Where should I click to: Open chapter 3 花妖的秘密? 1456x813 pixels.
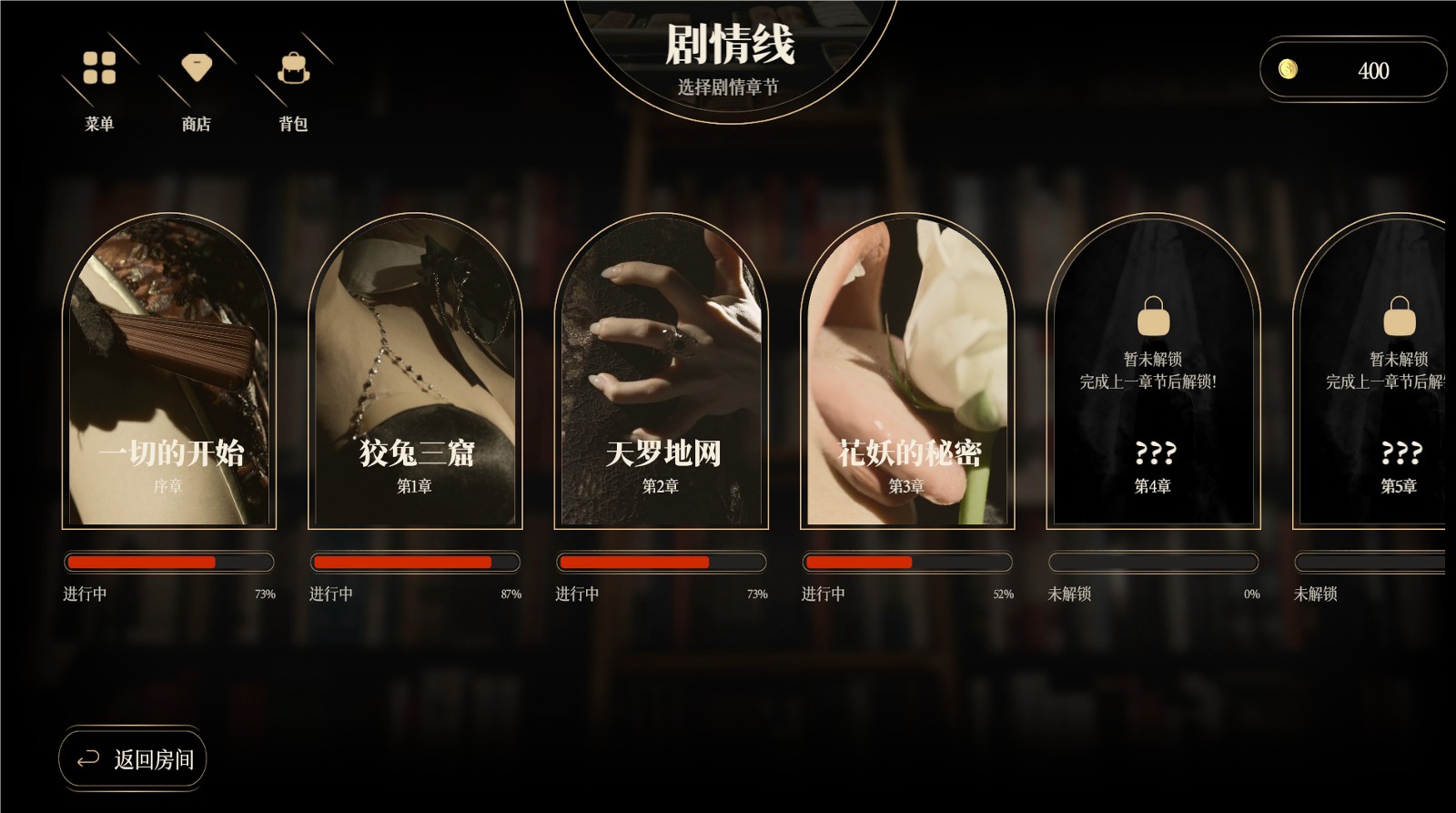907,373
